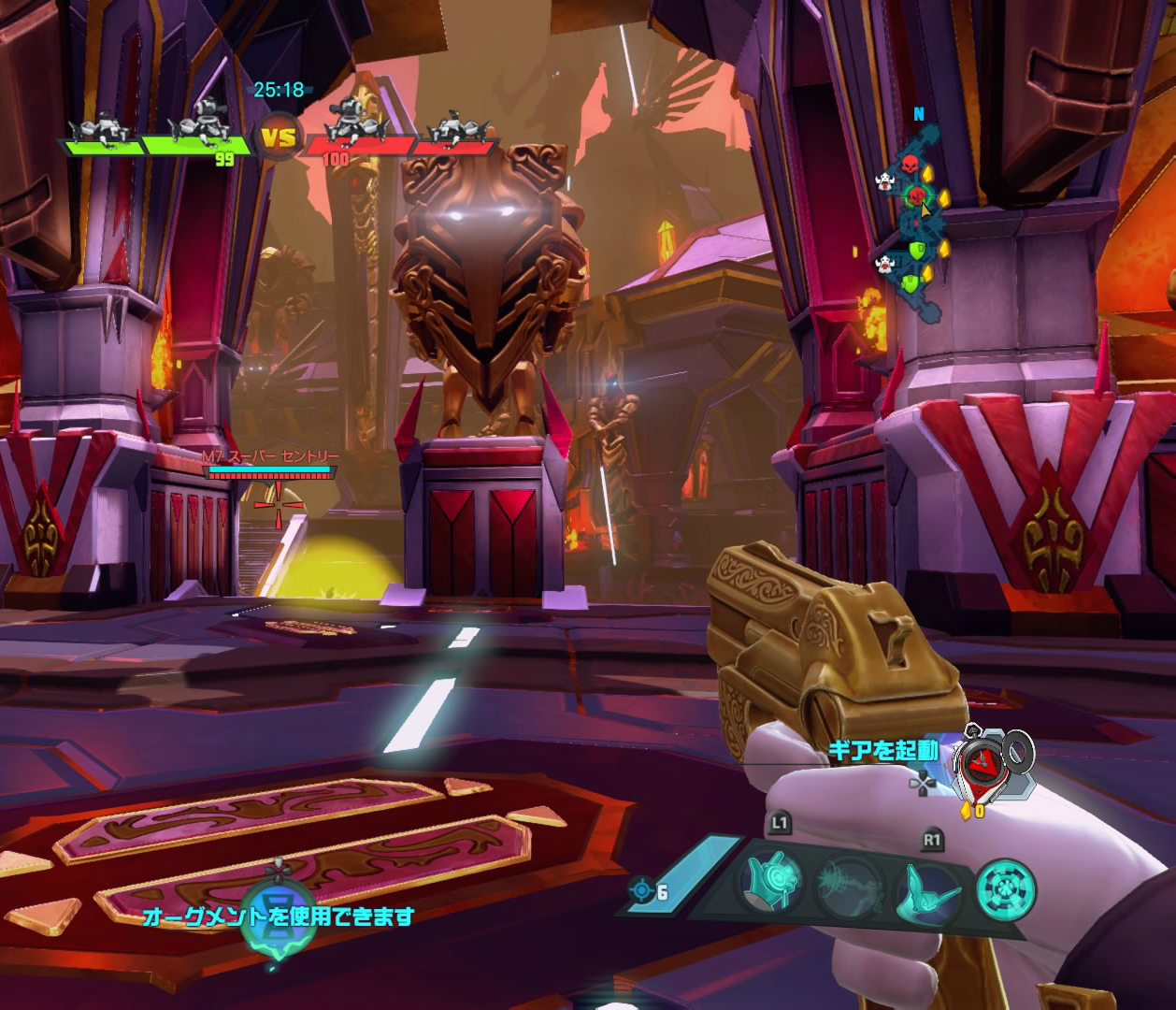Trigger the round ultimate ability icon
This screenshot has height=1010, width=1176.
pyautogui.click(x=1006, y=890)
